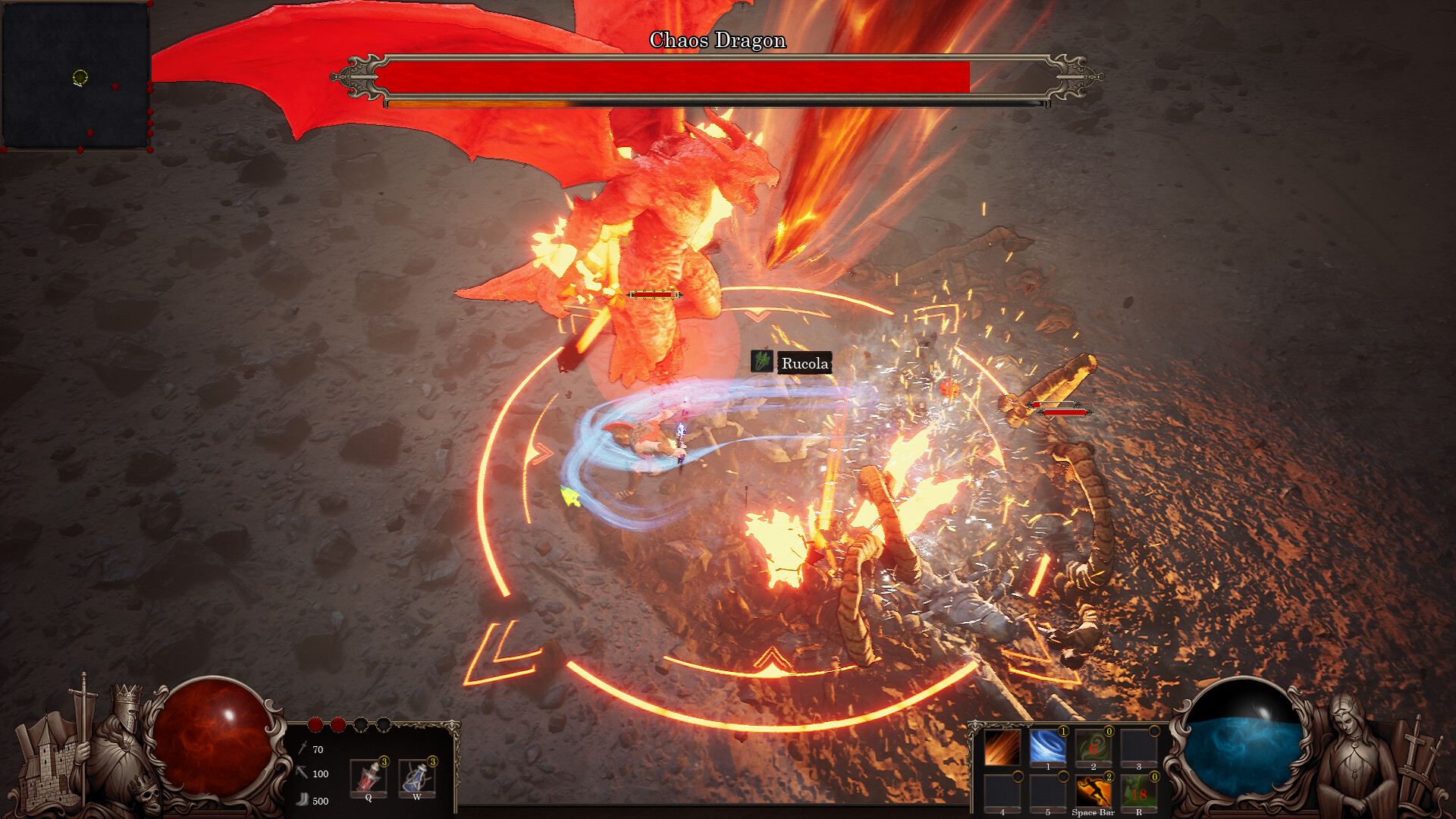Use the blue mana potion bound to W
The image size is (1456, 819).
click(x=418, y=777)
